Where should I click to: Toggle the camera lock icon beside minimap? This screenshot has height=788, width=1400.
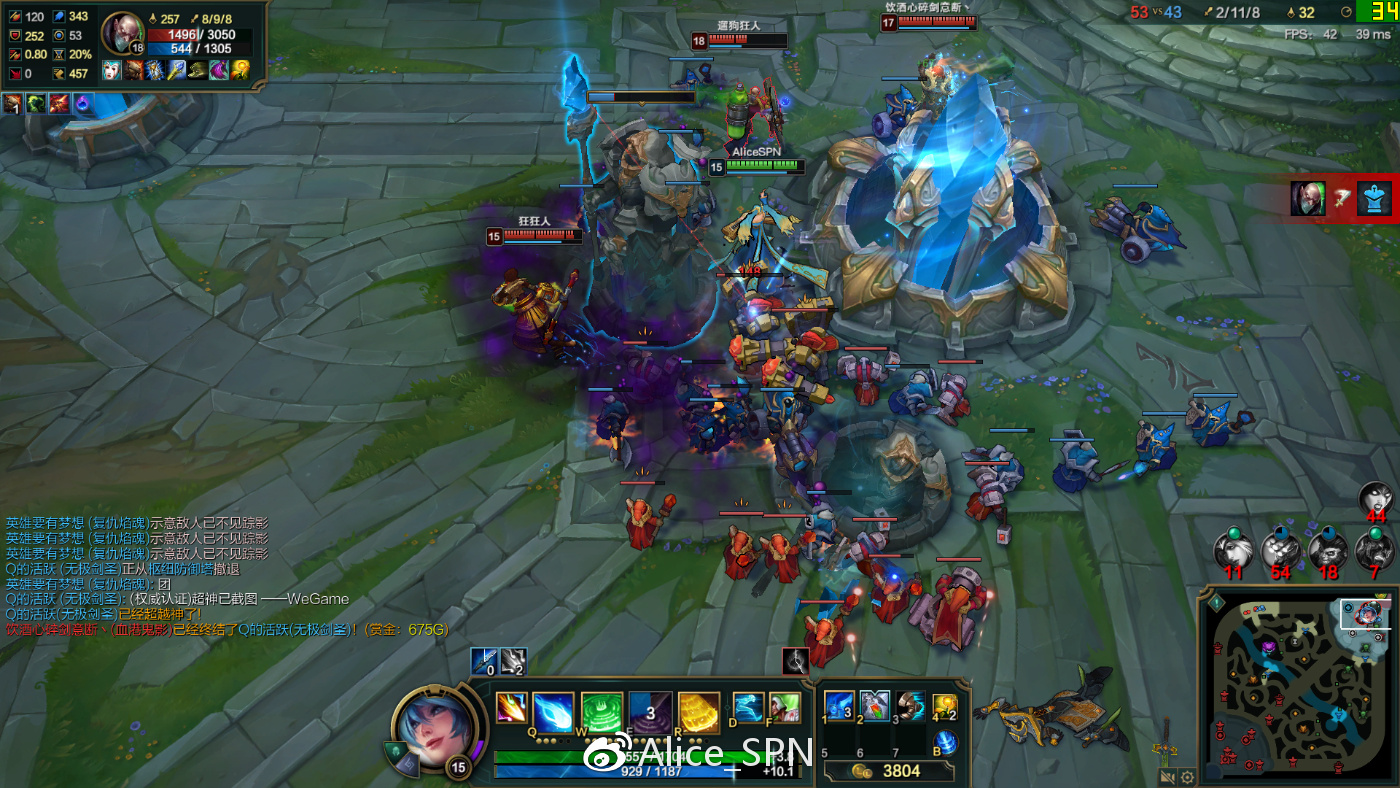1166,776
